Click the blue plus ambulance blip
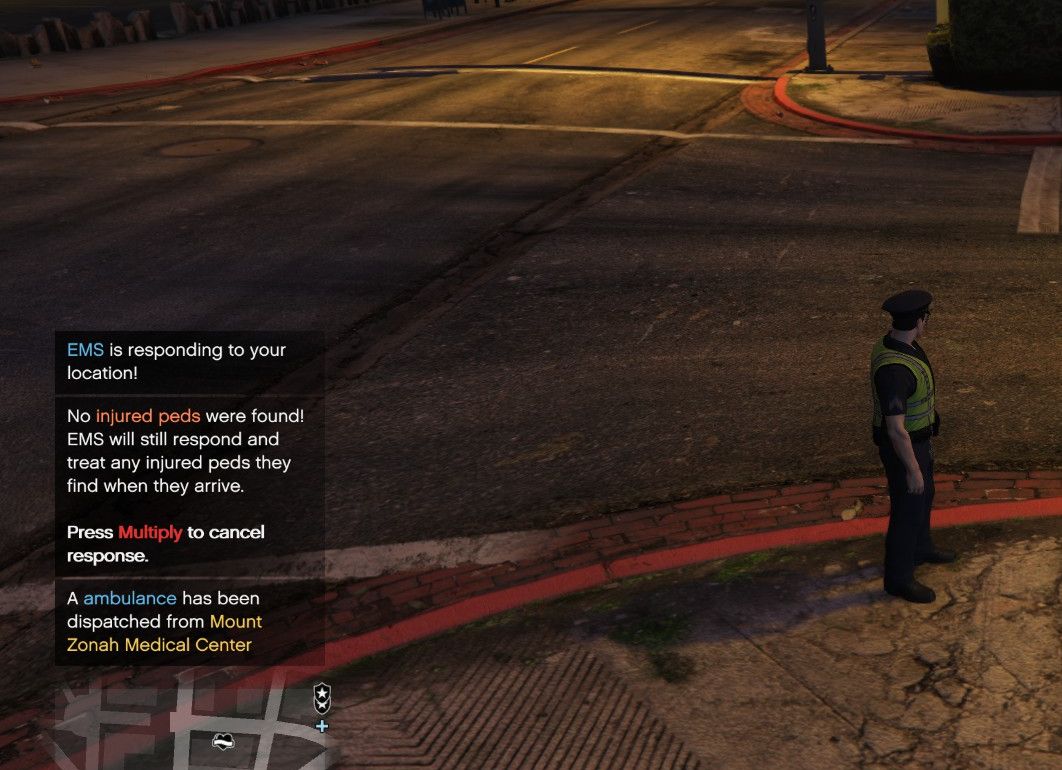 pyautogui.click(x=322, y=726)
